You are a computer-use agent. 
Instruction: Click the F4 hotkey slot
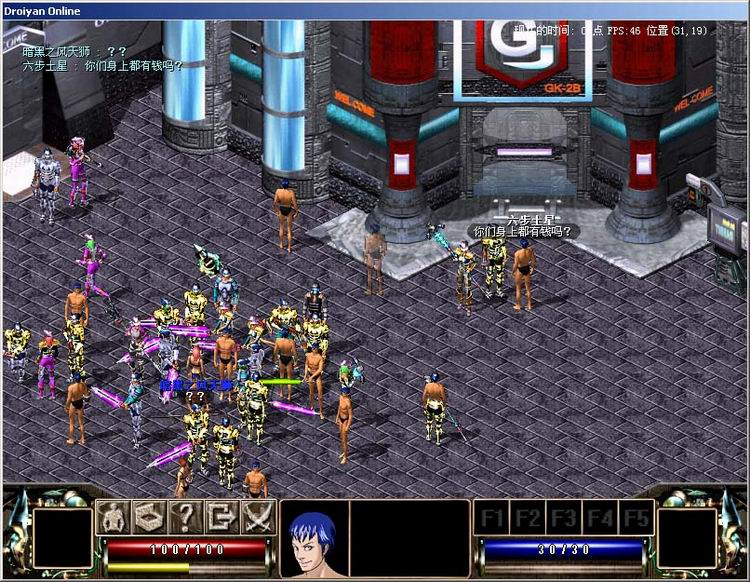coord(599,518)
